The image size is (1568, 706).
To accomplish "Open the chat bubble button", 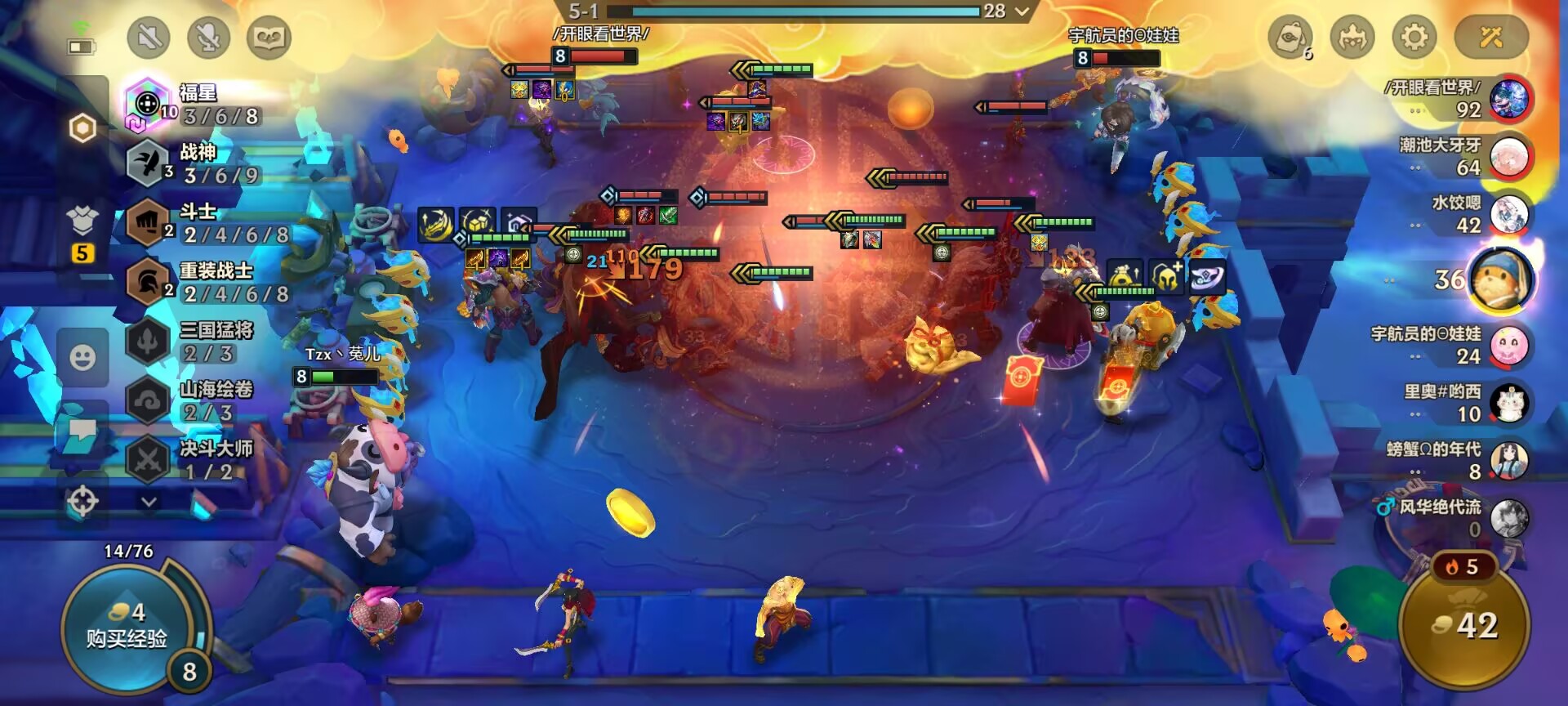I will [82, 431].
